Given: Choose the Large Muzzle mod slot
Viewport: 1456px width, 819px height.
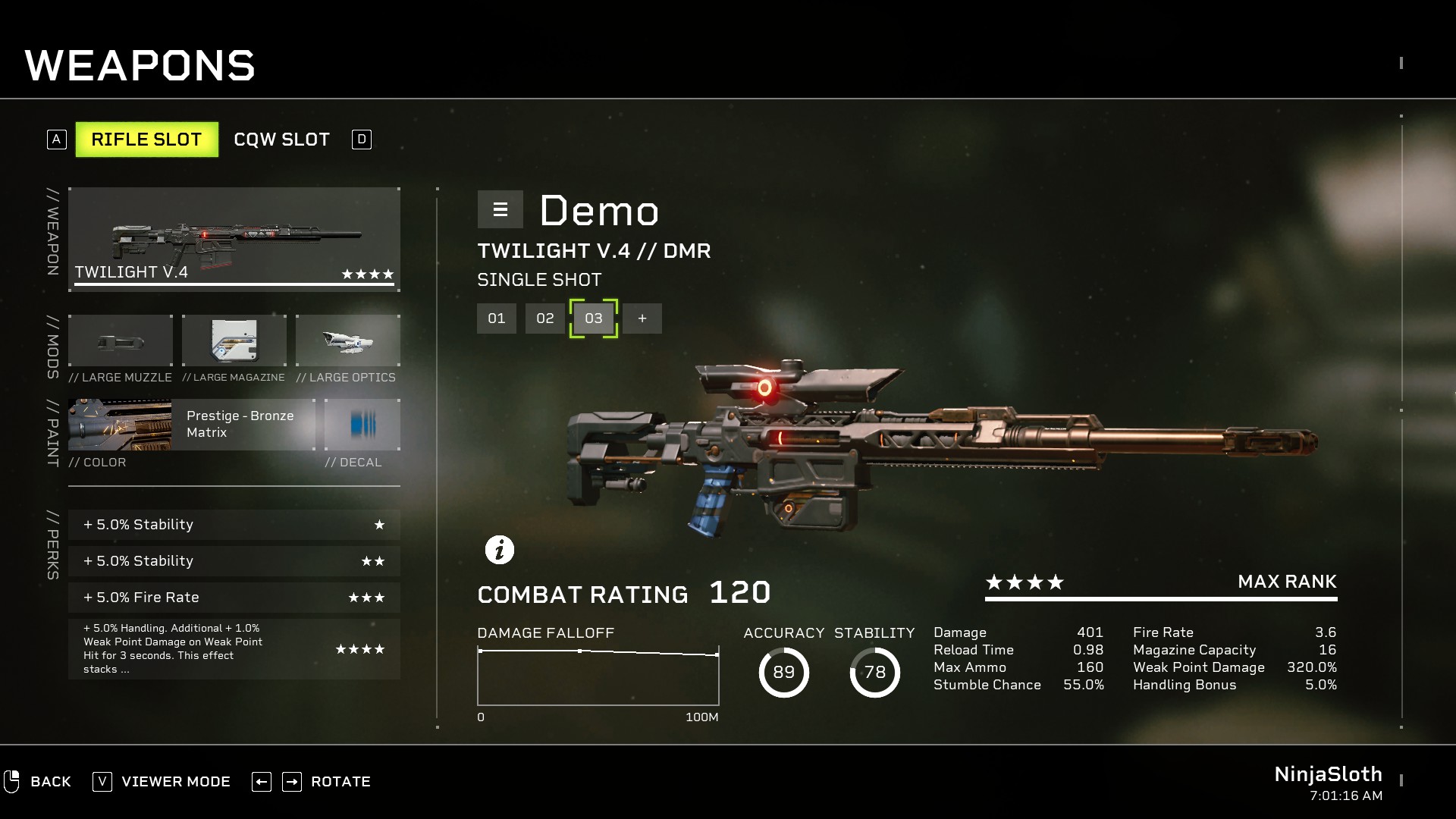Looking at the screenshot, I should tap(121, 341).
